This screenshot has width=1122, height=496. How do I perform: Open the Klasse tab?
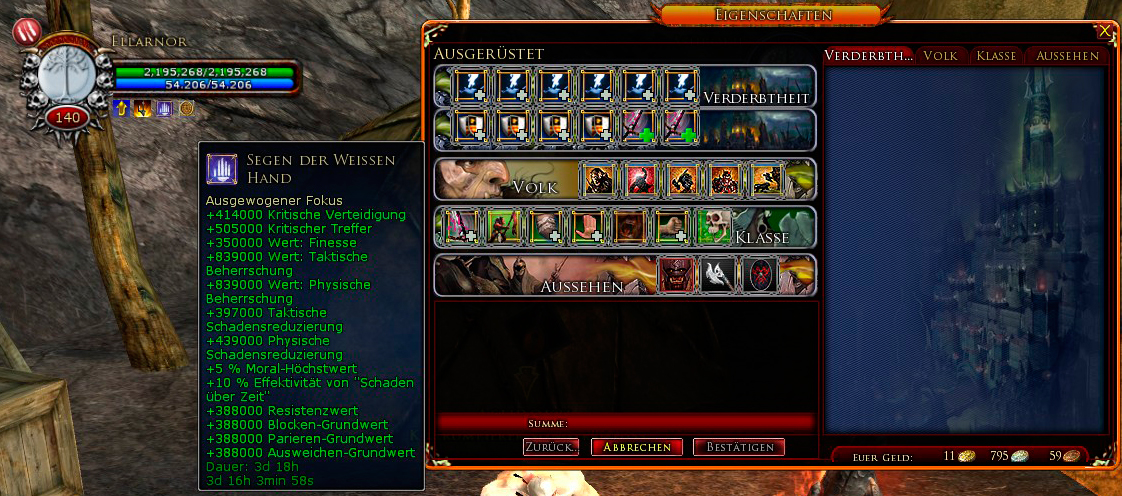[996, 56]
